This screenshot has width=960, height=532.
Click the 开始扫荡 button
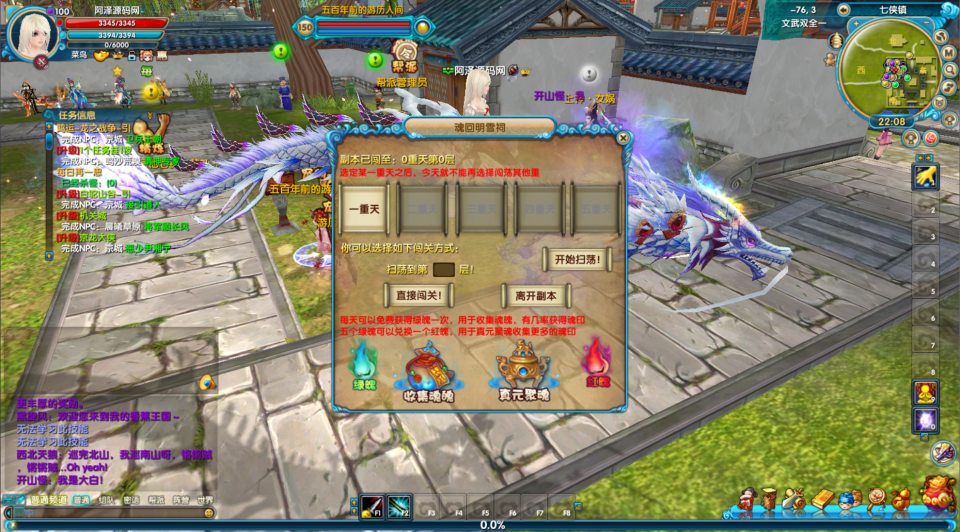tap(577, 260)
